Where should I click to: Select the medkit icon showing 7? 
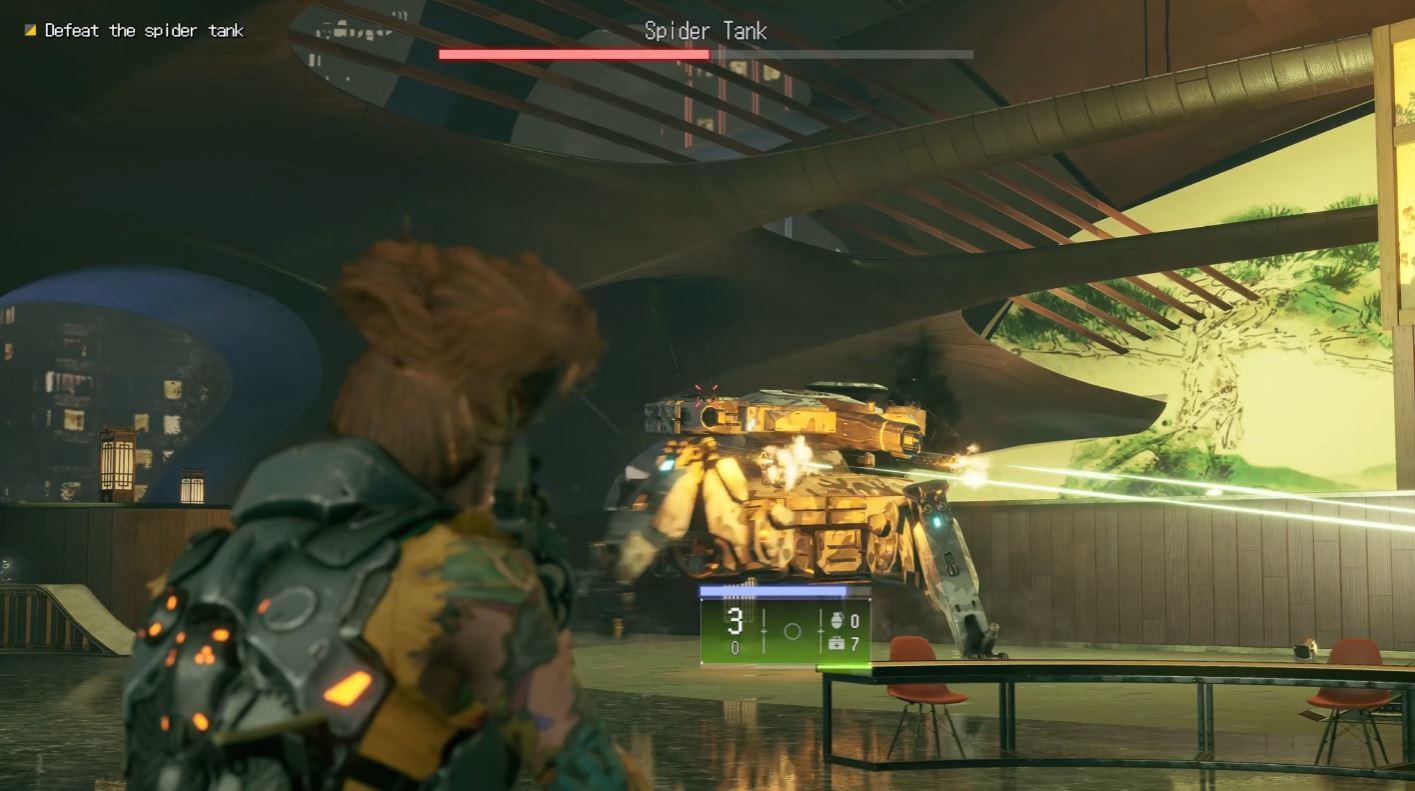click(x=835, y=645)
